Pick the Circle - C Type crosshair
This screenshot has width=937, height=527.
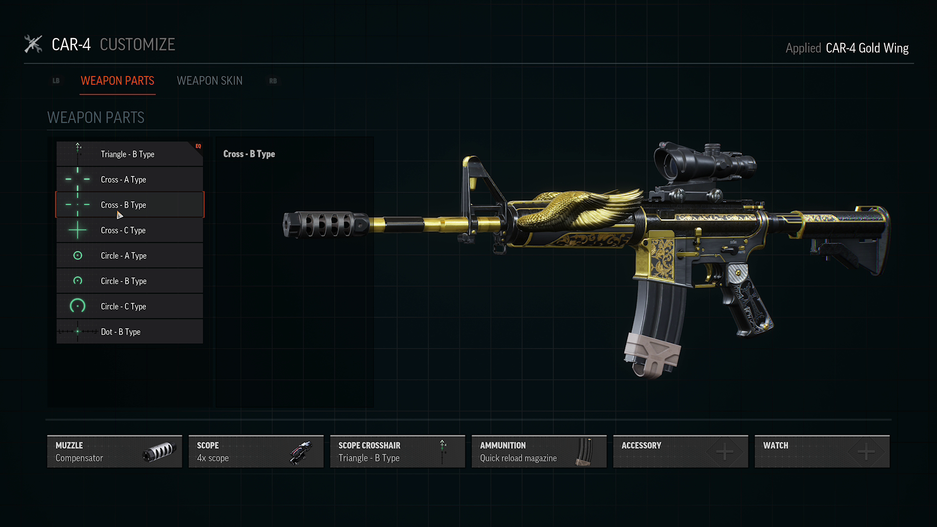coord(129,307)
